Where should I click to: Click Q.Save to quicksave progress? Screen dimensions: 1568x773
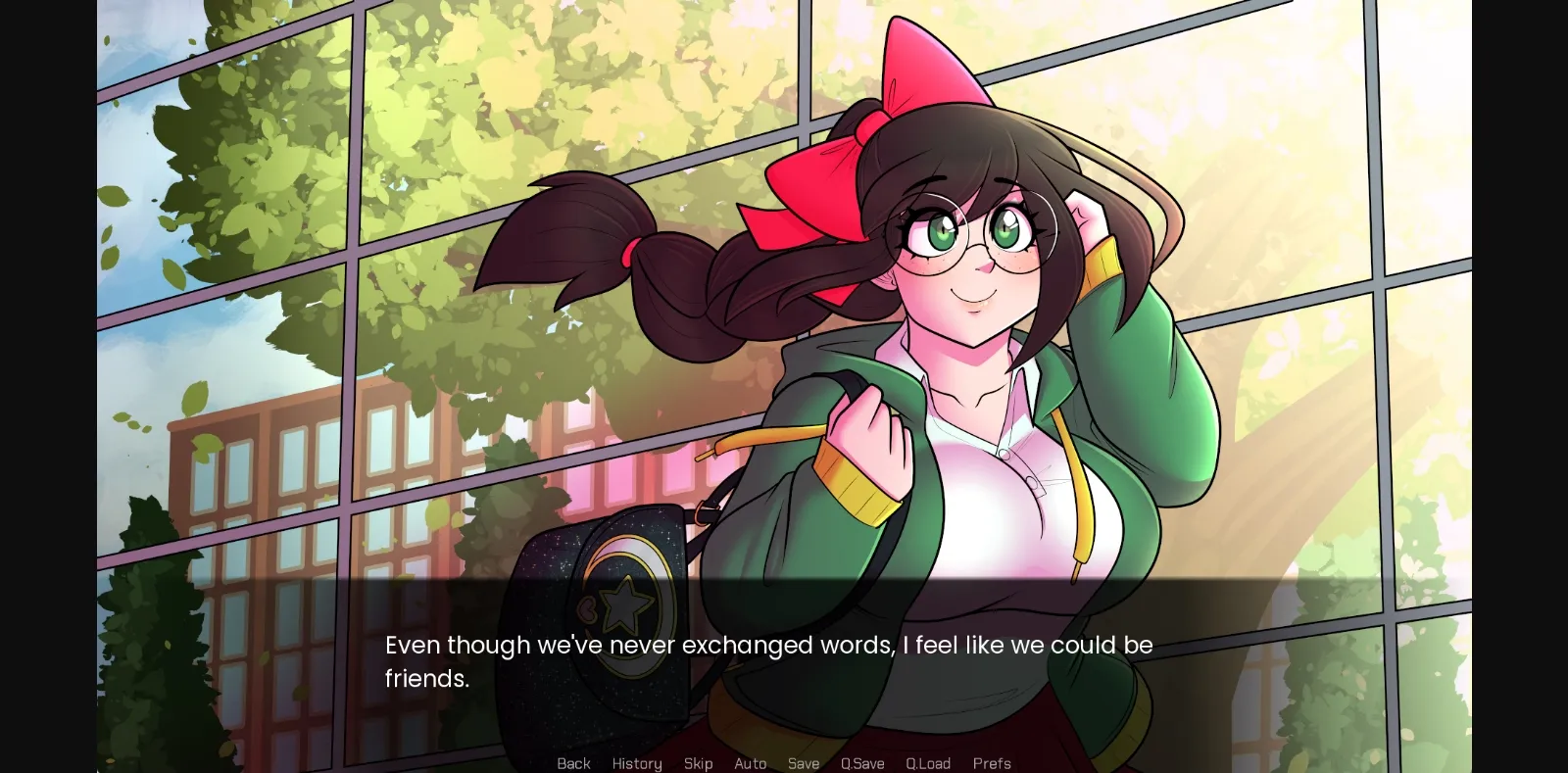tap(860, 763)
